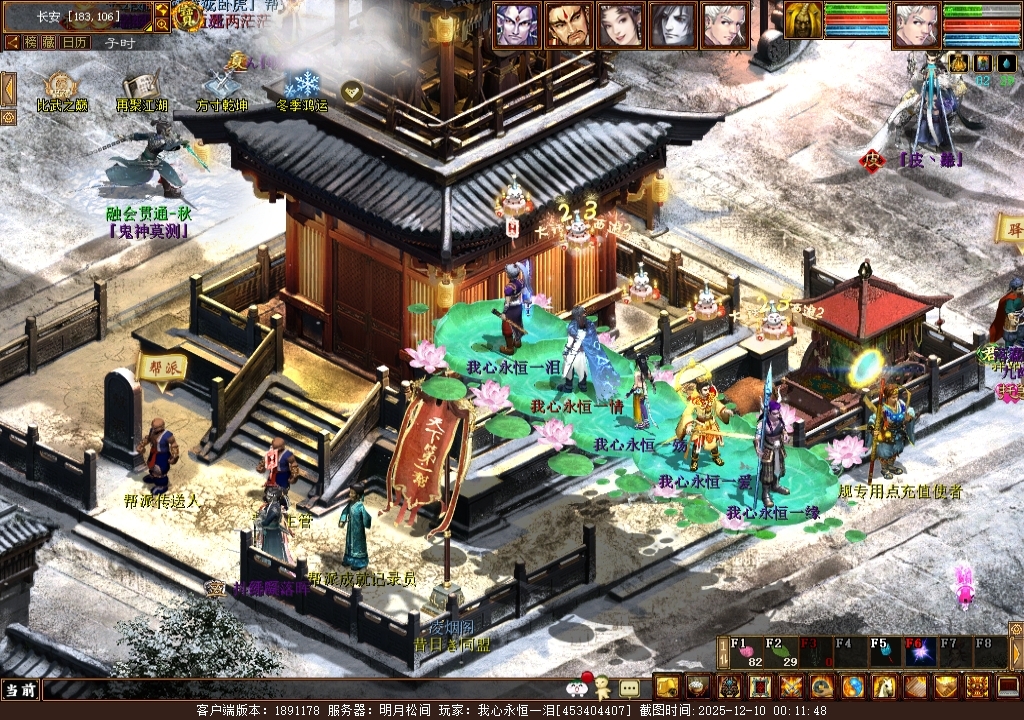Select the female team member portrait

(x=620, y=25)
